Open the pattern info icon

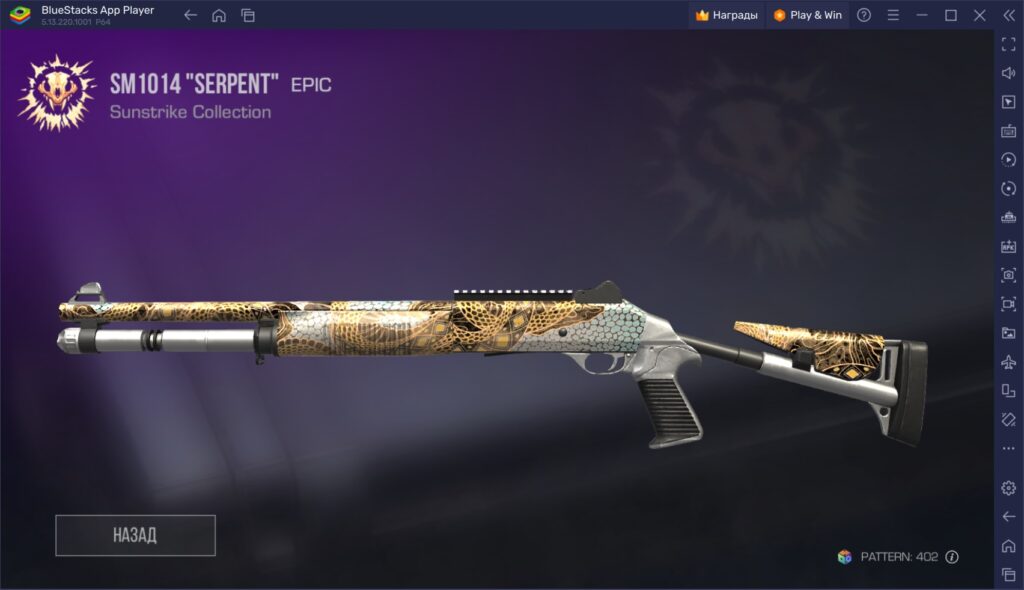click(952, 557)
